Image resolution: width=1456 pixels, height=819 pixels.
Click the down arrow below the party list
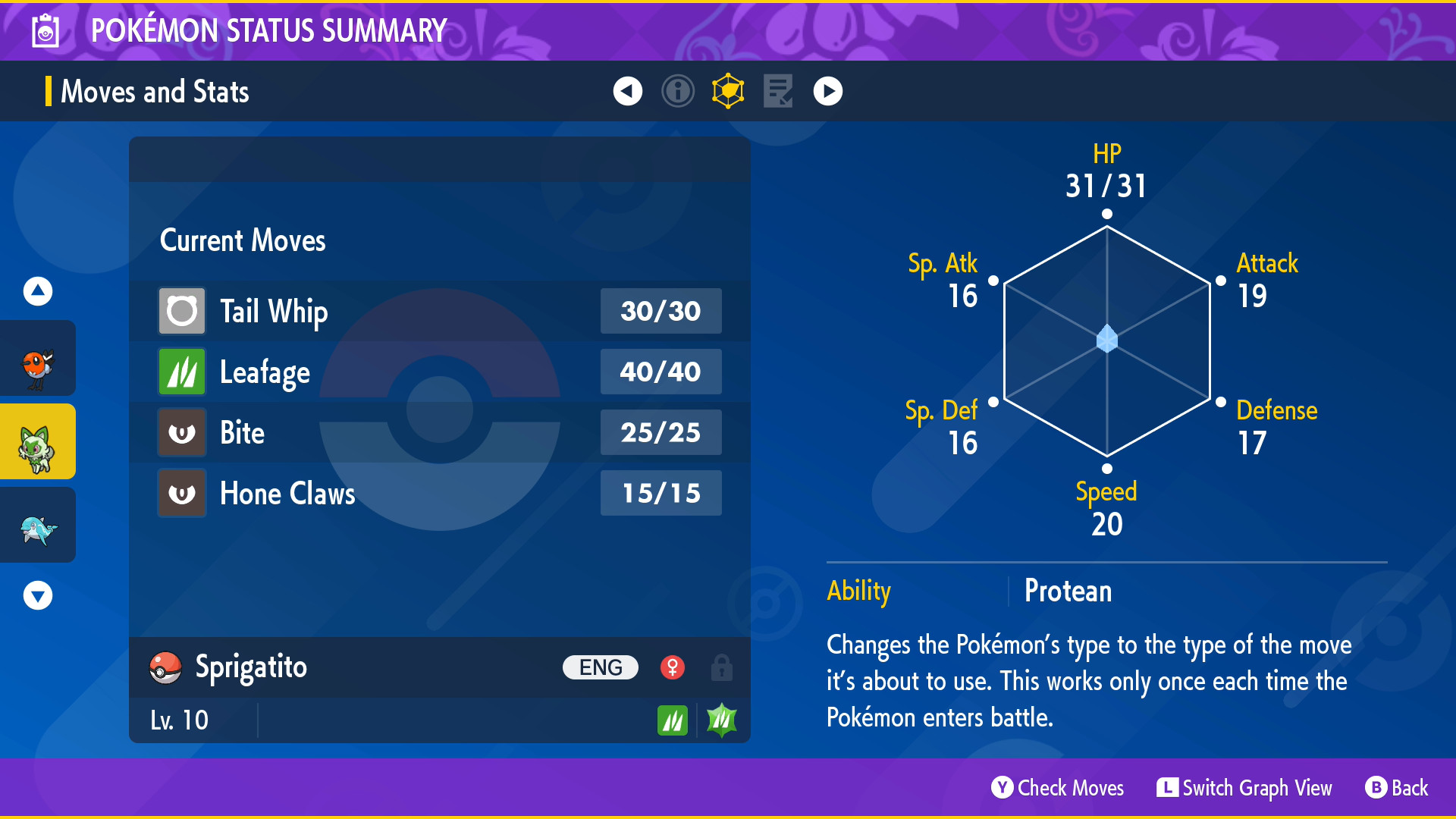pyautogui.click(x=37, y=595)
